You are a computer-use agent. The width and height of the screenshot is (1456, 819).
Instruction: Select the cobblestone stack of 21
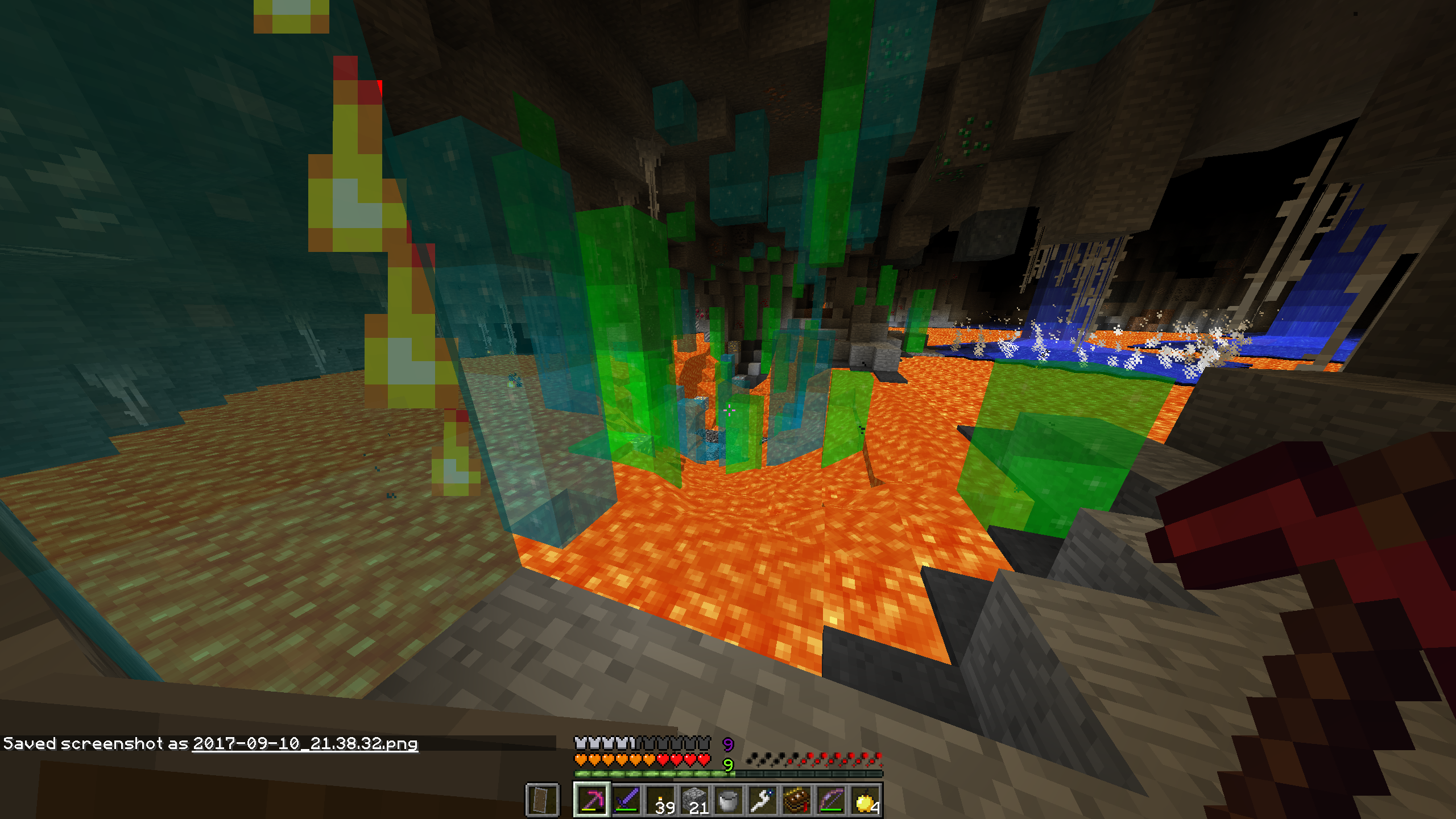694,800
